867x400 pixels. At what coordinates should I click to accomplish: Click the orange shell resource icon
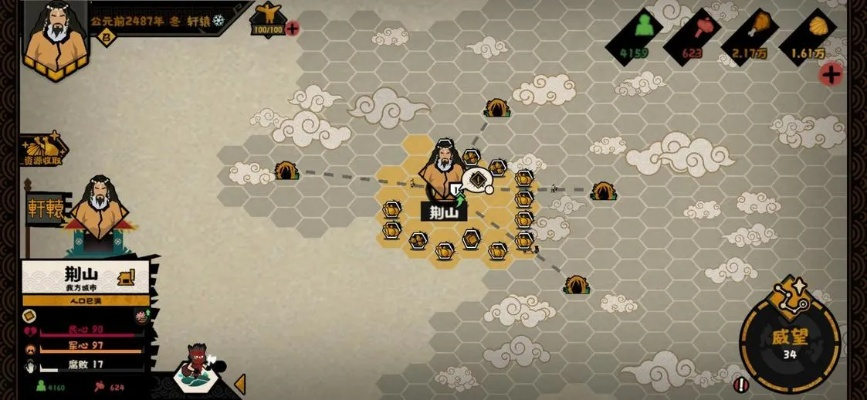824,24
